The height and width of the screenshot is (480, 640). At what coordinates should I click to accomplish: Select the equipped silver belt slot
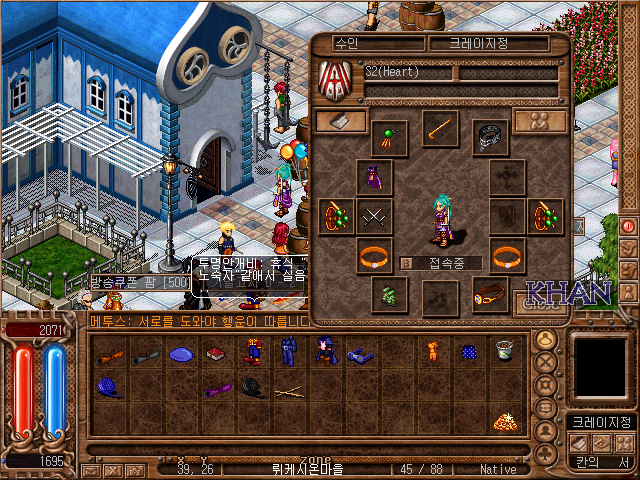tap(490, 134)
